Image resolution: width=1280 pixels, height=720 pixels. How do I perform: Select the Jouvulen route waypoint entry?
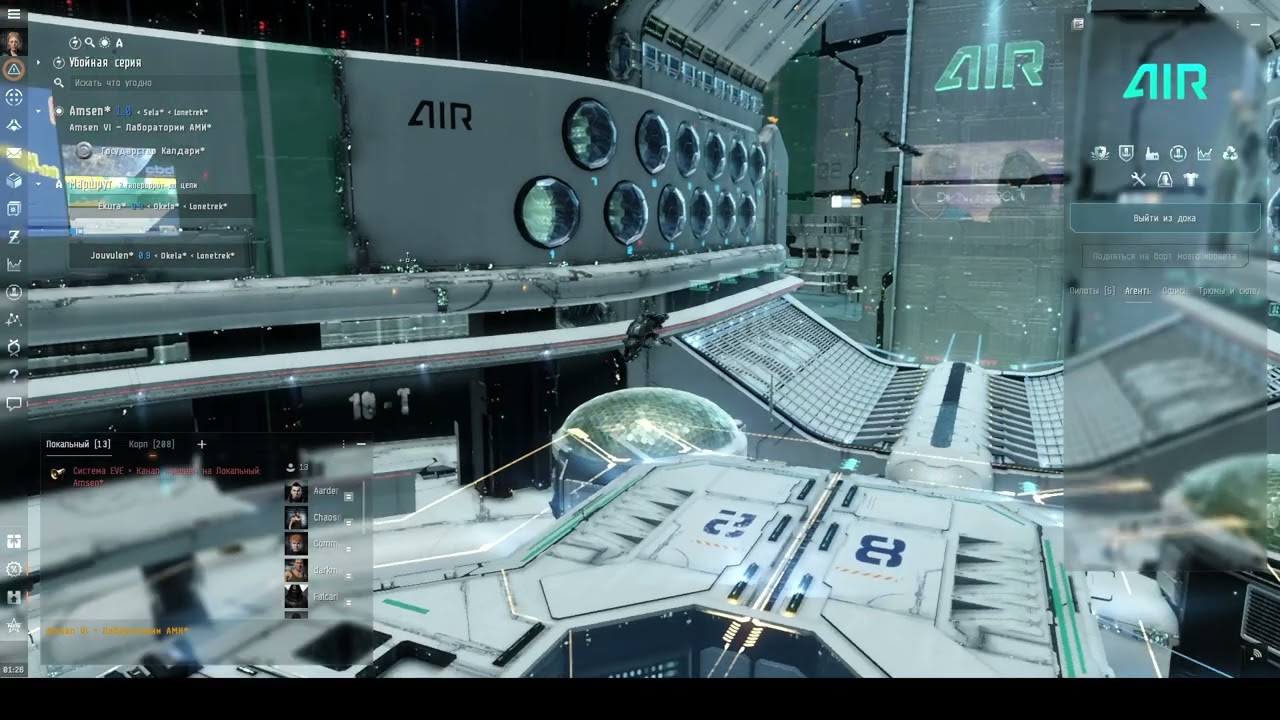tap(160, 256)
